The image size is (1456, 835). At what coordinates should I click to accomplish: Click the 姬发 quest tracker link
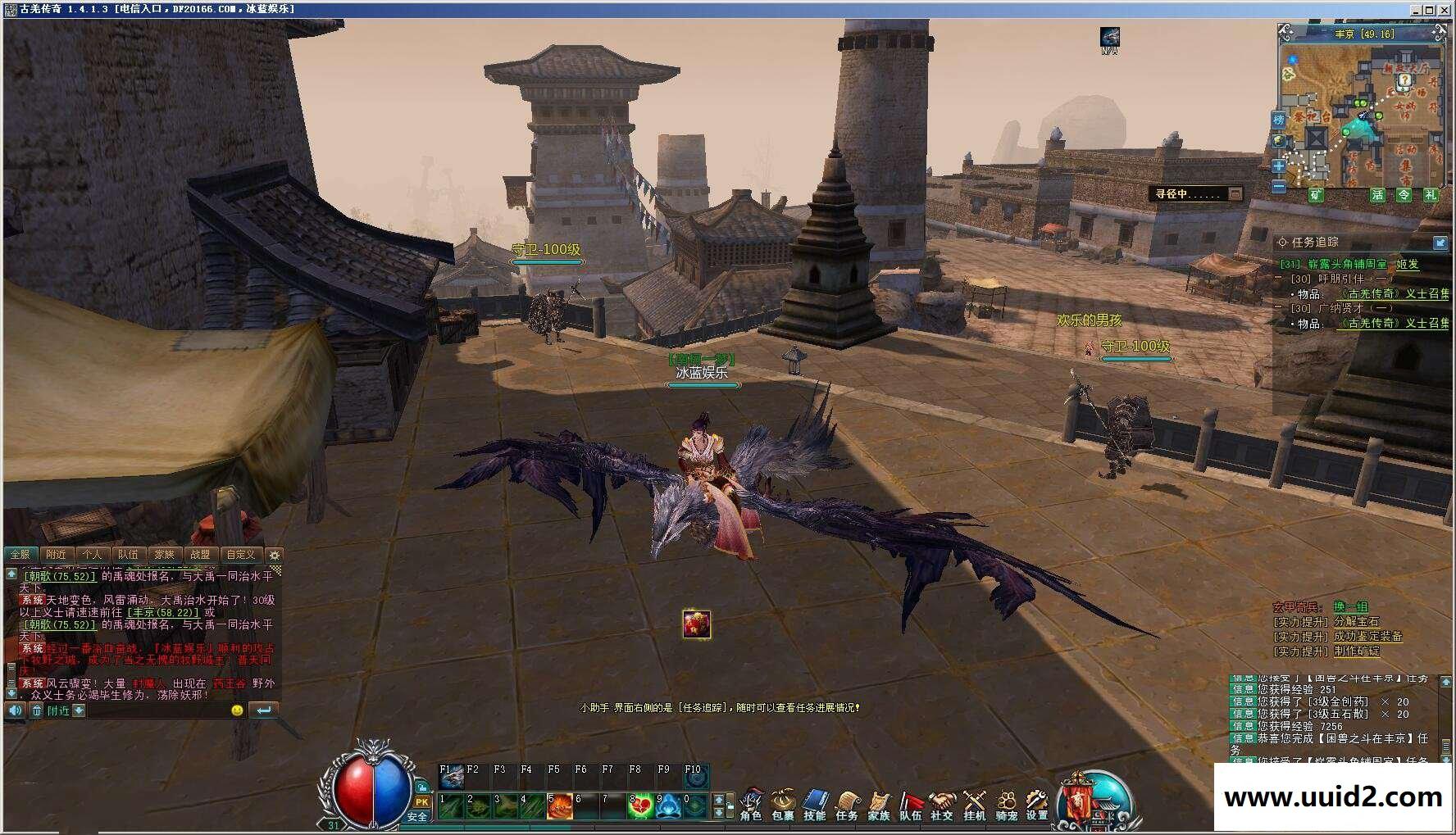click(1407, 264)
